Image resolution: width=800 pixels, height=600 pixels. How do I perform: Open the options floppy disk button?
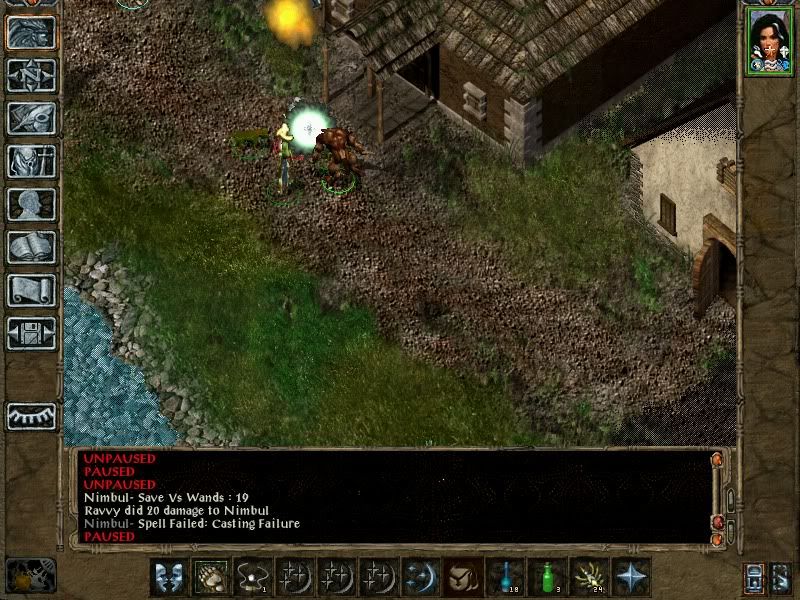point(31,333)
